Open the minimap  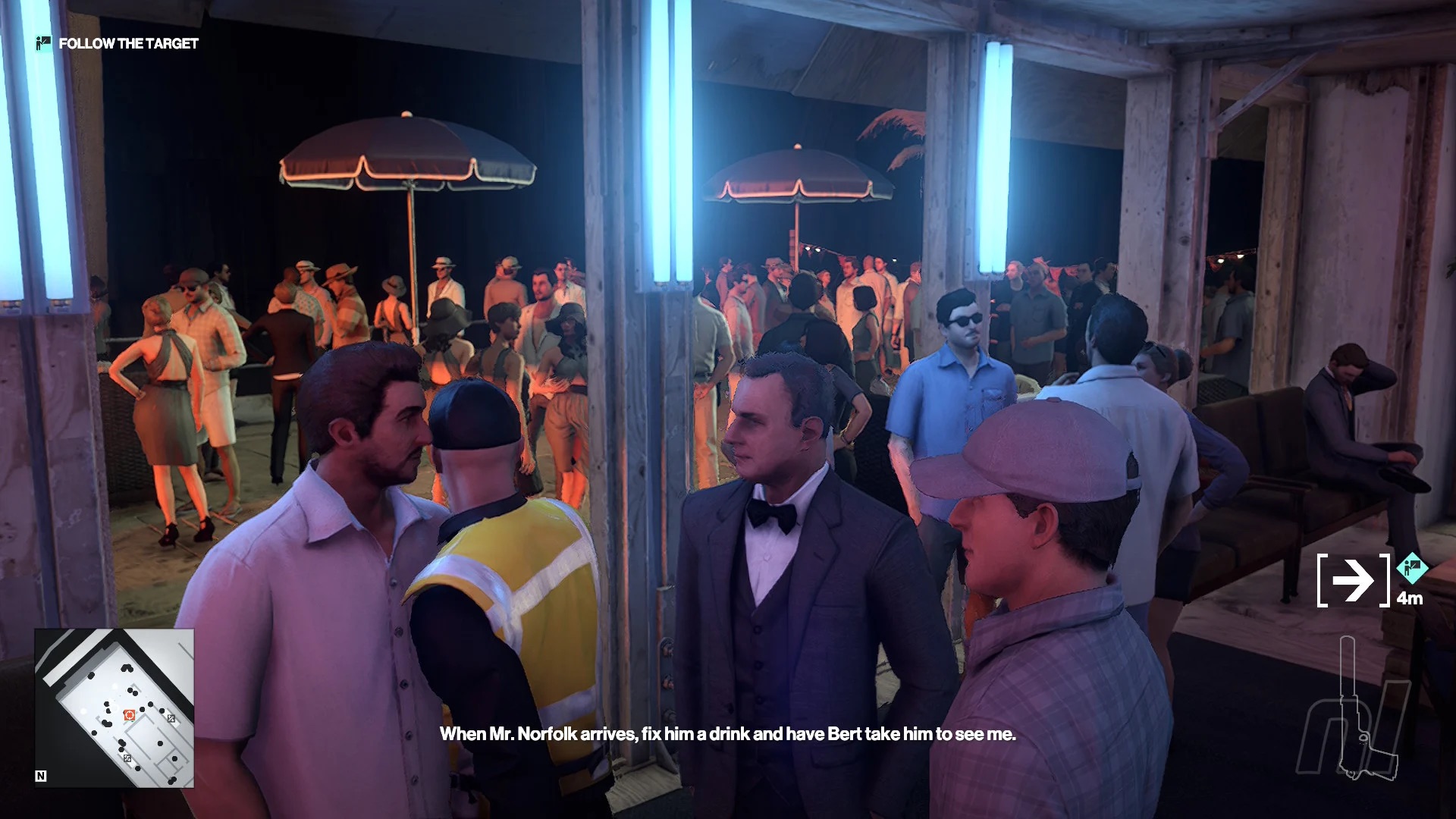(114, 708)
